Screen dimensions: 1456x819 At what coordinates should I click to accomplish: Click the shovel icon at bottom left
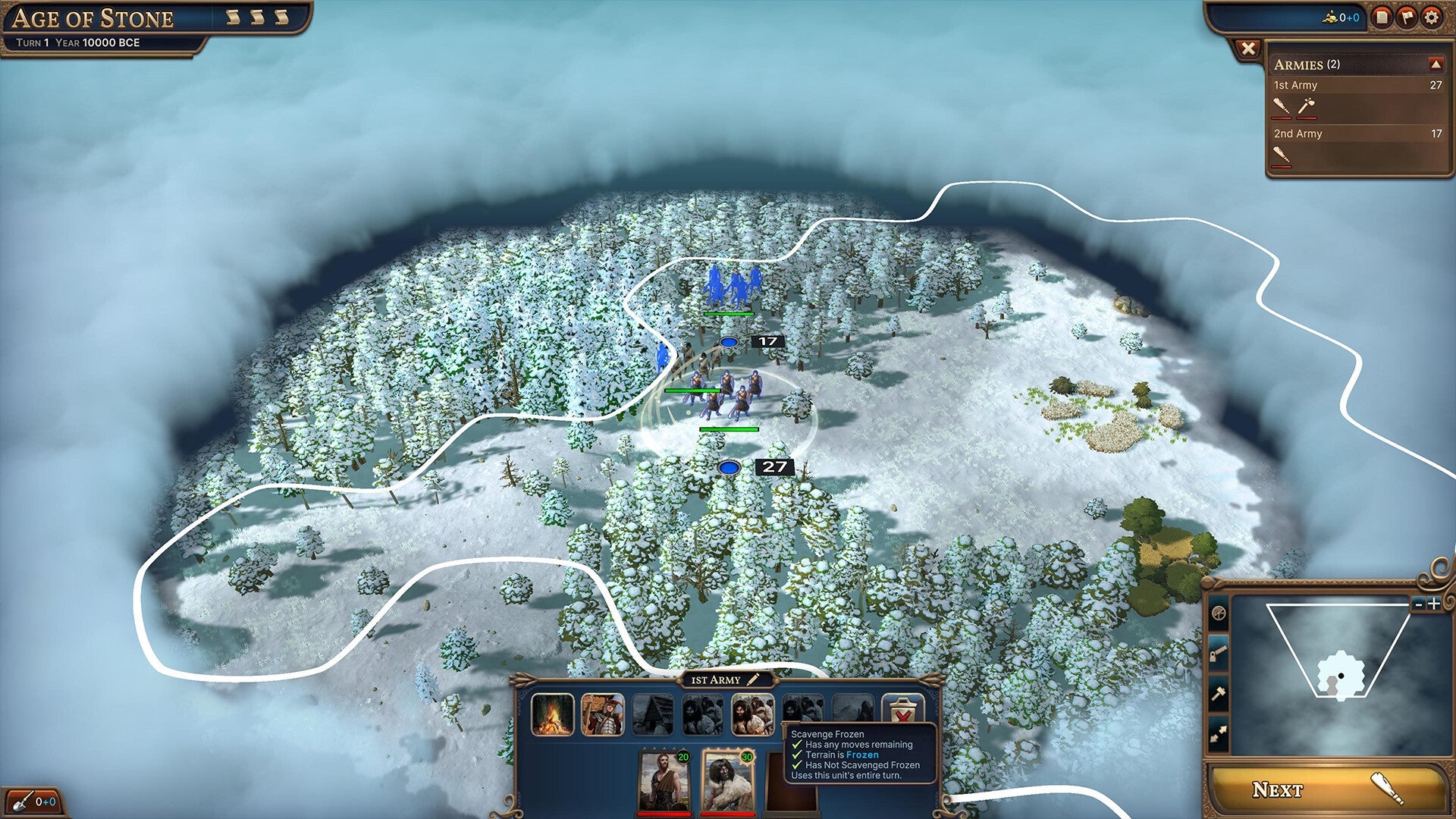23,800
